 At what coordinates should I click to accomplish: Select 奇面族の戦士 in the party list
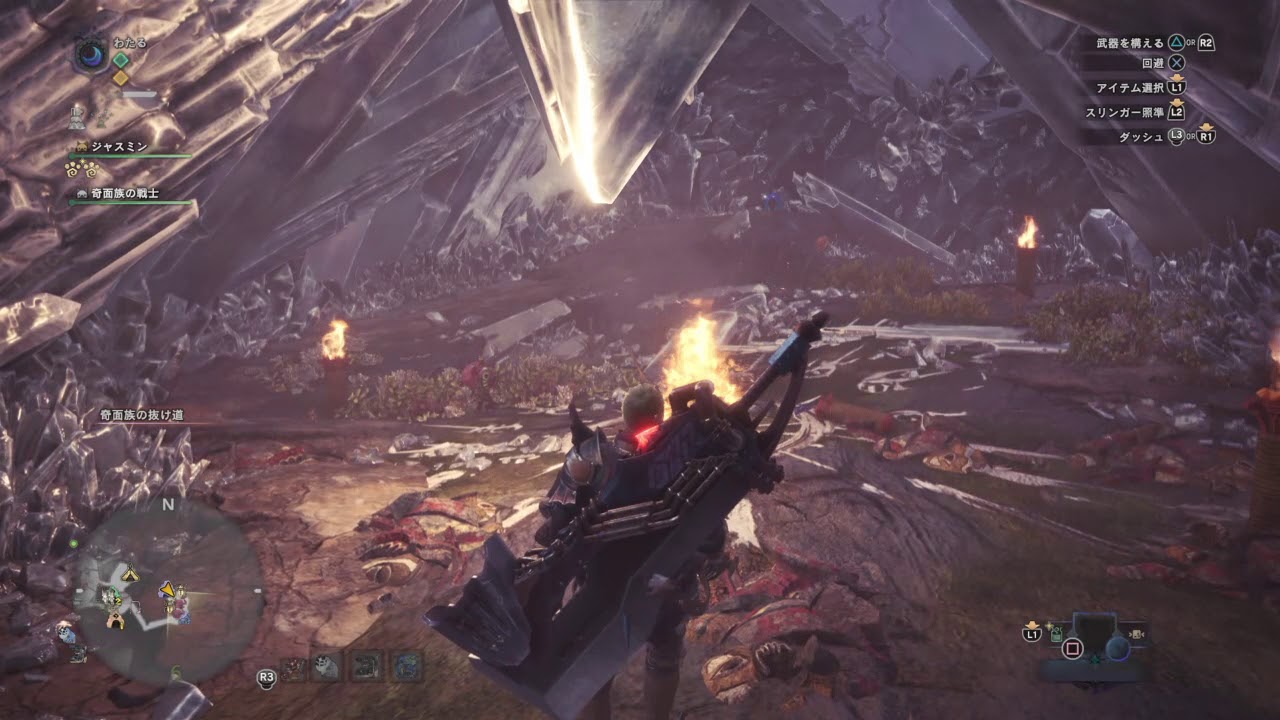[x=124, y=193]
